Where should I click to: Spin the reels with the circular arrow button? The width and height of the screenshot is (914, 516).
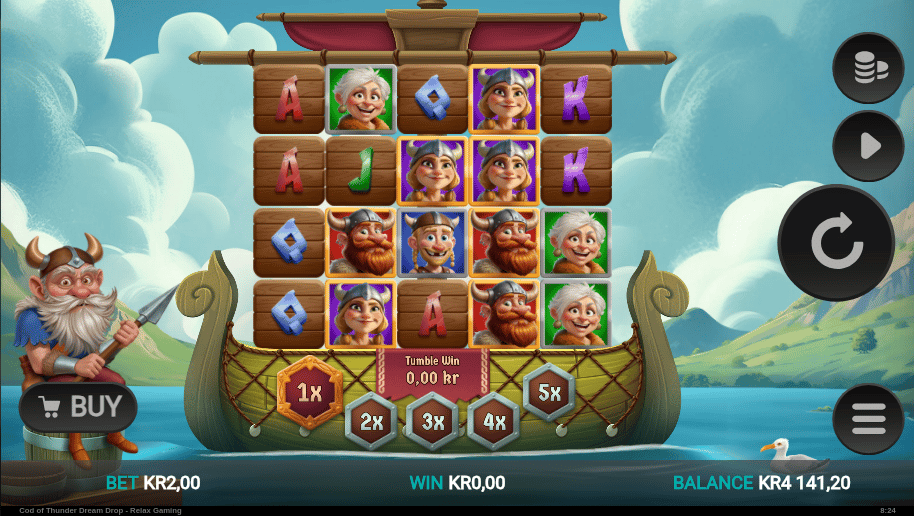click(x=836, y=243)
